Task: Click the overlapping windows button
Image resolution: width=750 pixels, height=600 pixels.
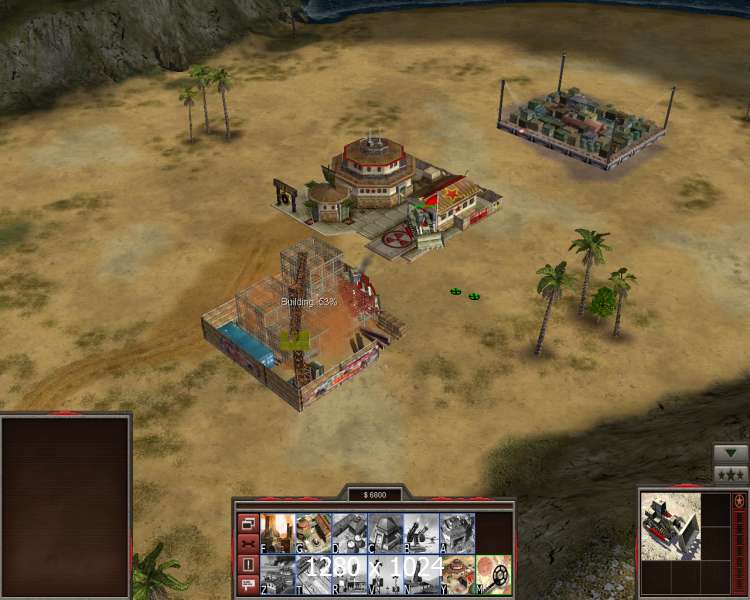Action: tap(248, 523)
